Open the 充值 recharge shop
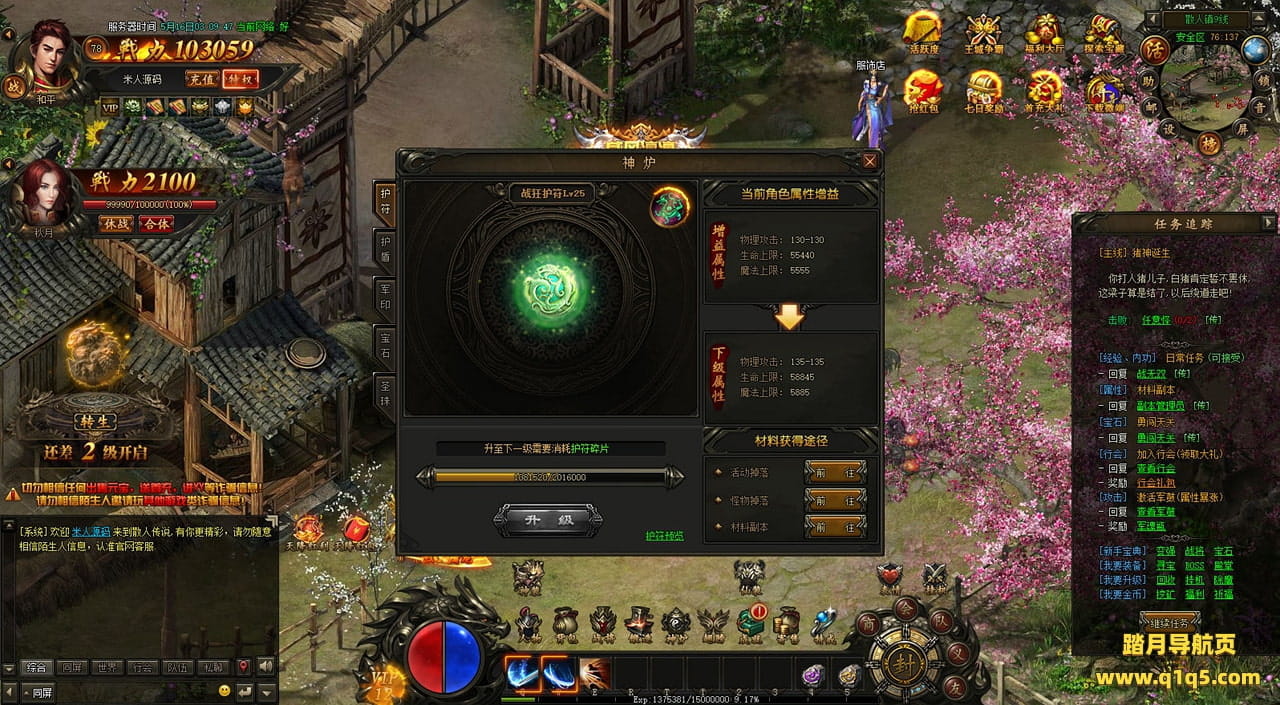This screenshot has height=705, width=1280. (x=201, y=79)
